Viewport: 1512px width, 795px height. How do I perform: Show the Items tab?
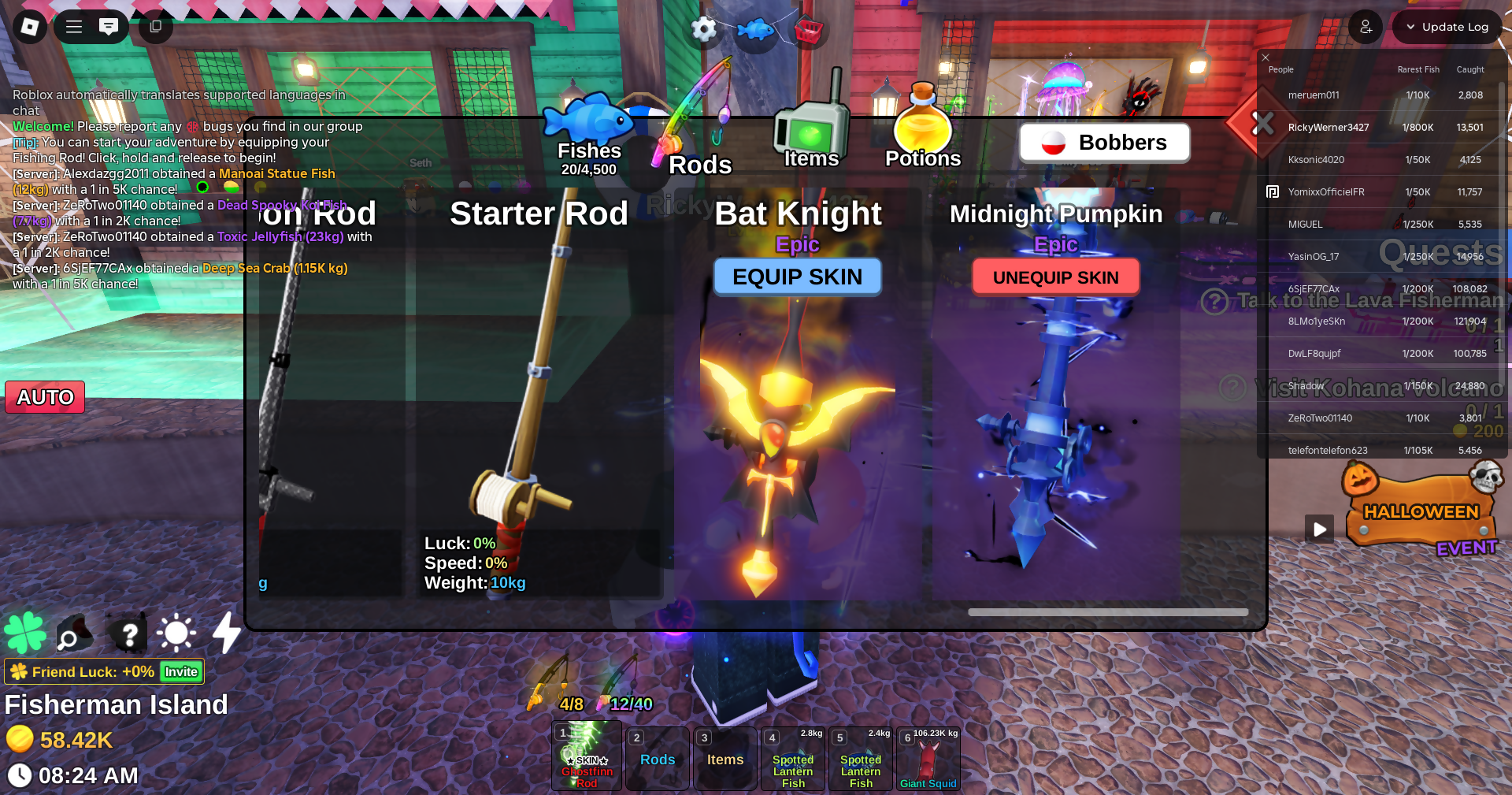811,142
